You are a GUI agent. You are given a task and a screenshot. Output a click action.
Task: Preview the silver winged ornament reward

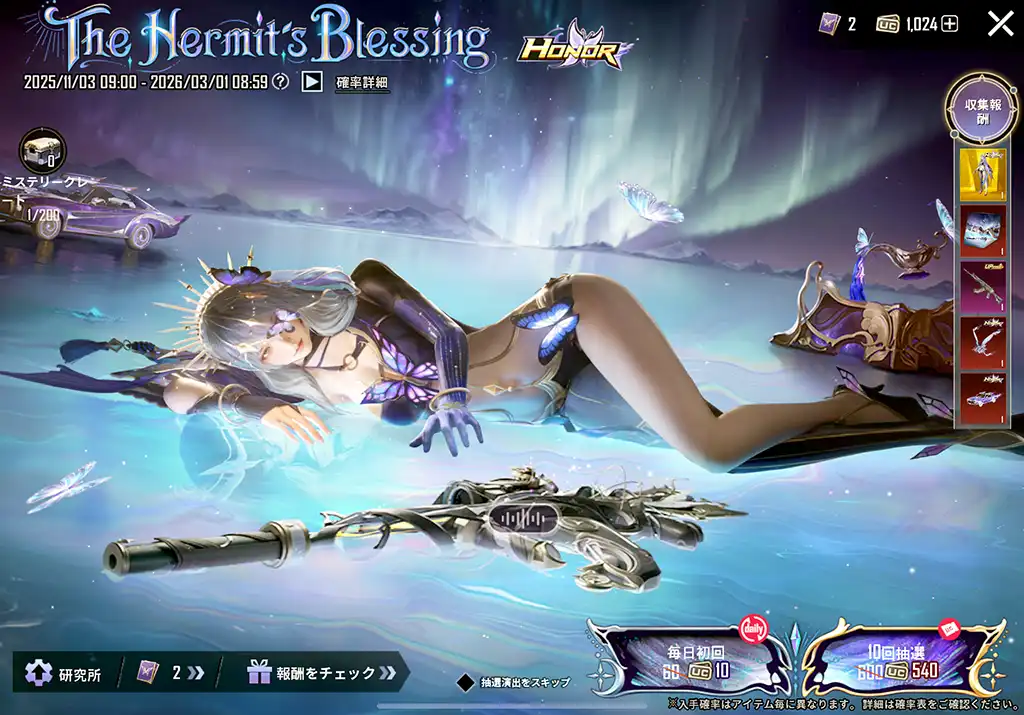[x=982, y=343]
